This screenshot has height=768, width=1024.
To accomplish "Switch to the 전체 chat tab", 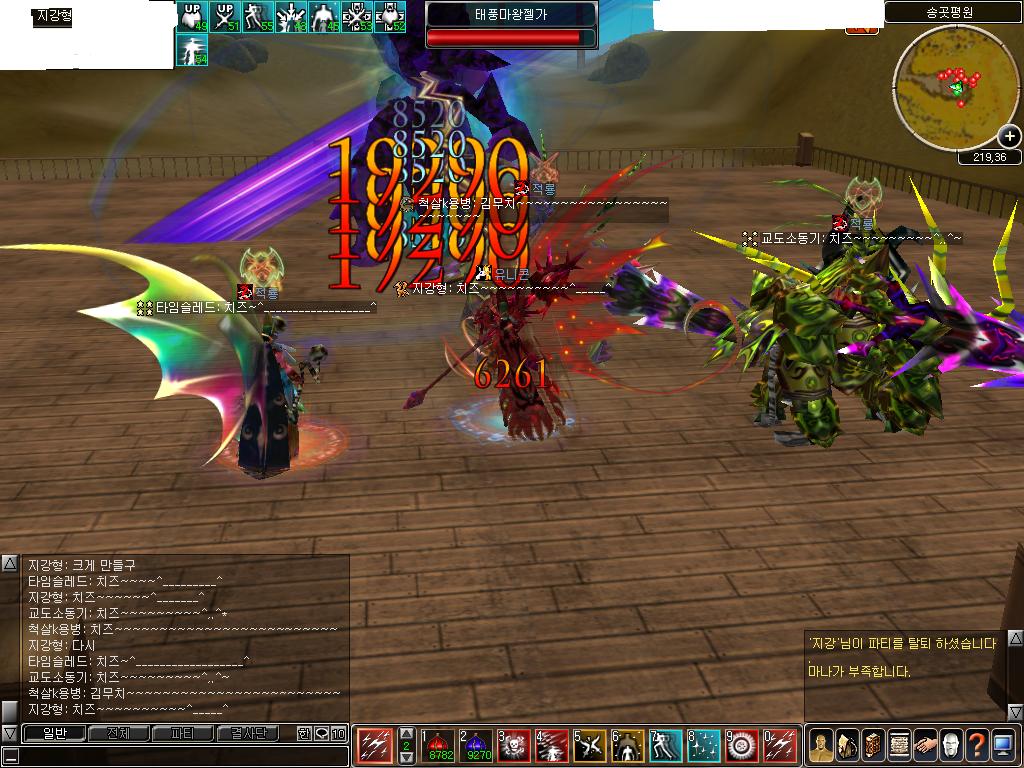I will pyautogui.click(x=118, y=734).
